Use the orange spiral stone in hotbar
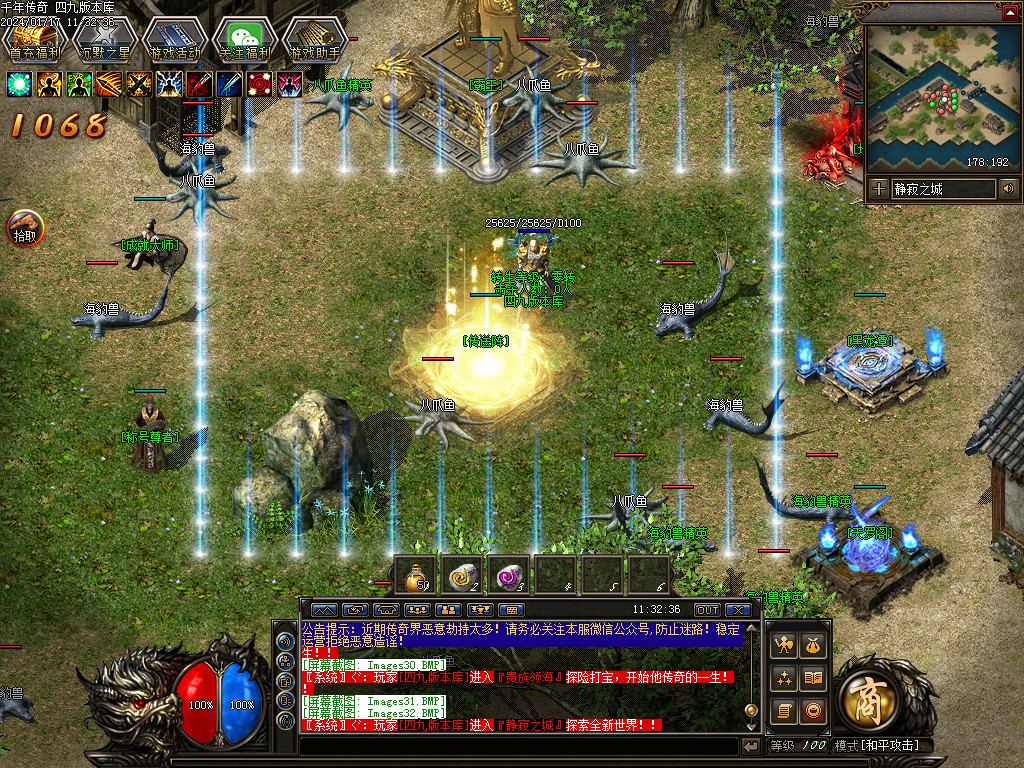 pos(463,576)
